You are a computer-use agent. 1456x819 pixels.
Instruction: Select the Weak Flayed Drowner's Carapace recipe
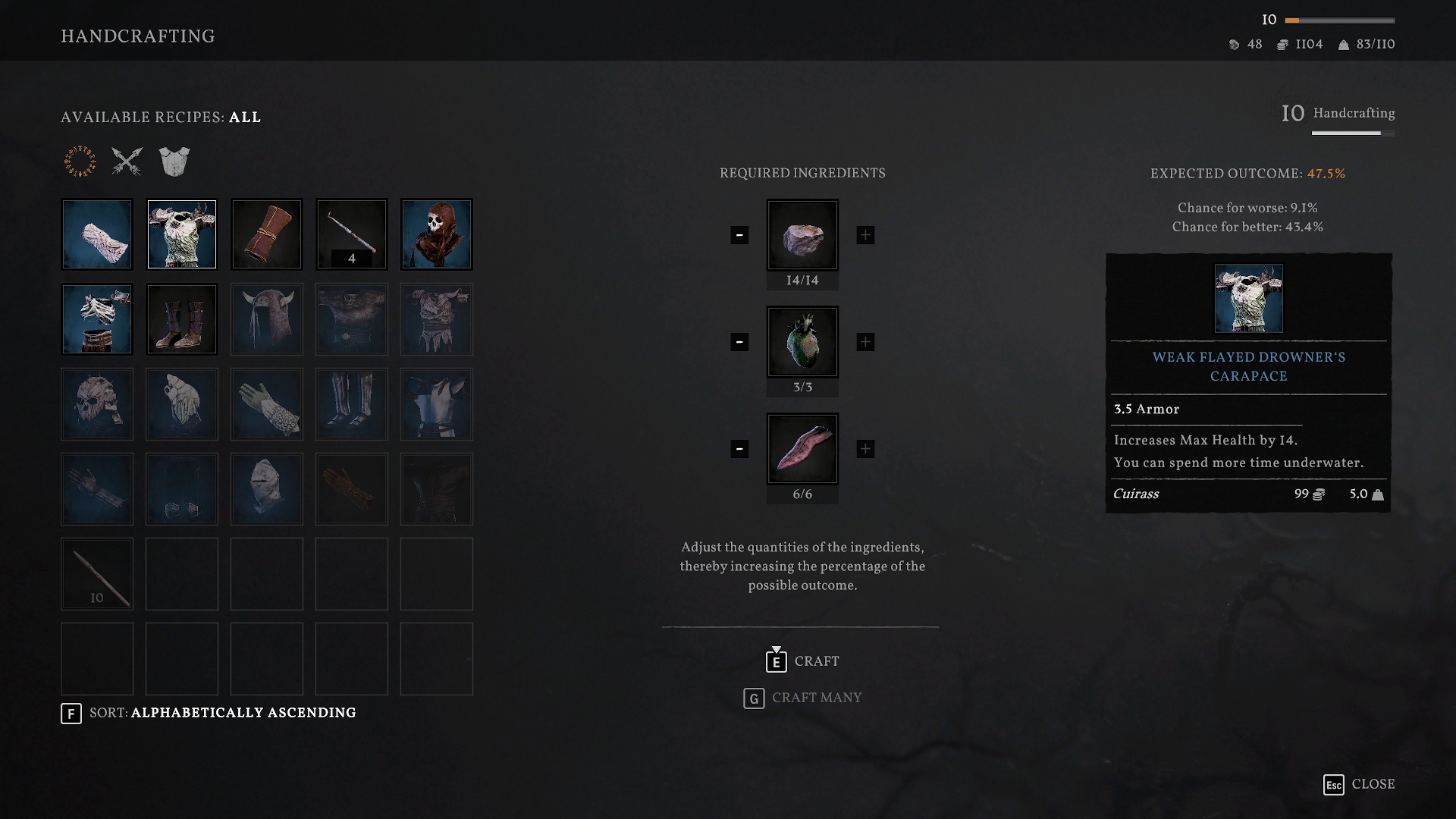click(181, 234)
